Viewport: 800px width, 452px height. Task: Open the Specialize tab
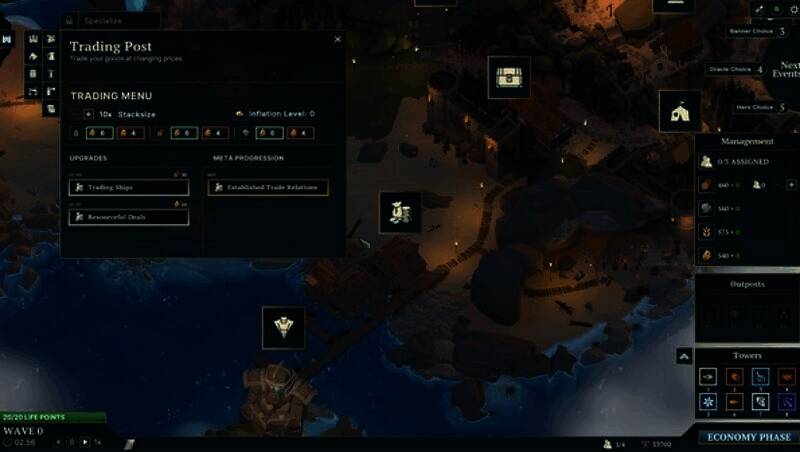click(110, 20)
